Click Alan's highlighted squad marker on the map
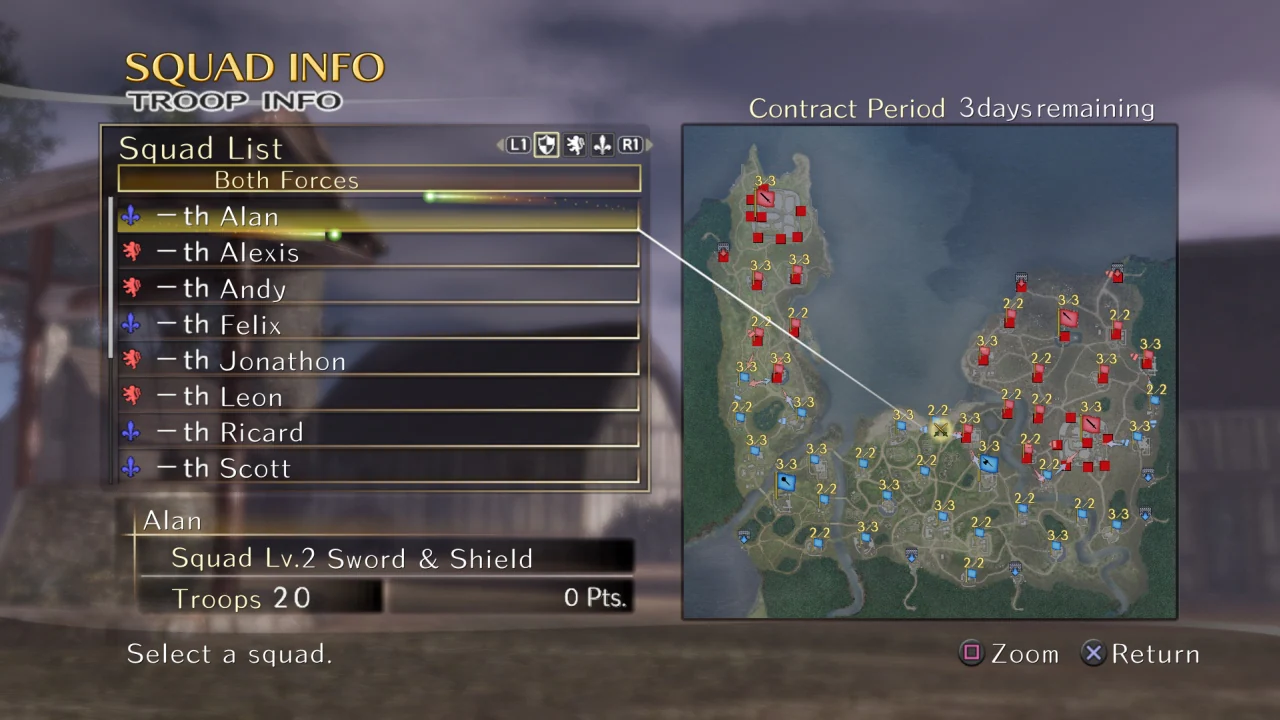Image resolution: width=1280 pixels, height=720 pixels. point(940,430)
